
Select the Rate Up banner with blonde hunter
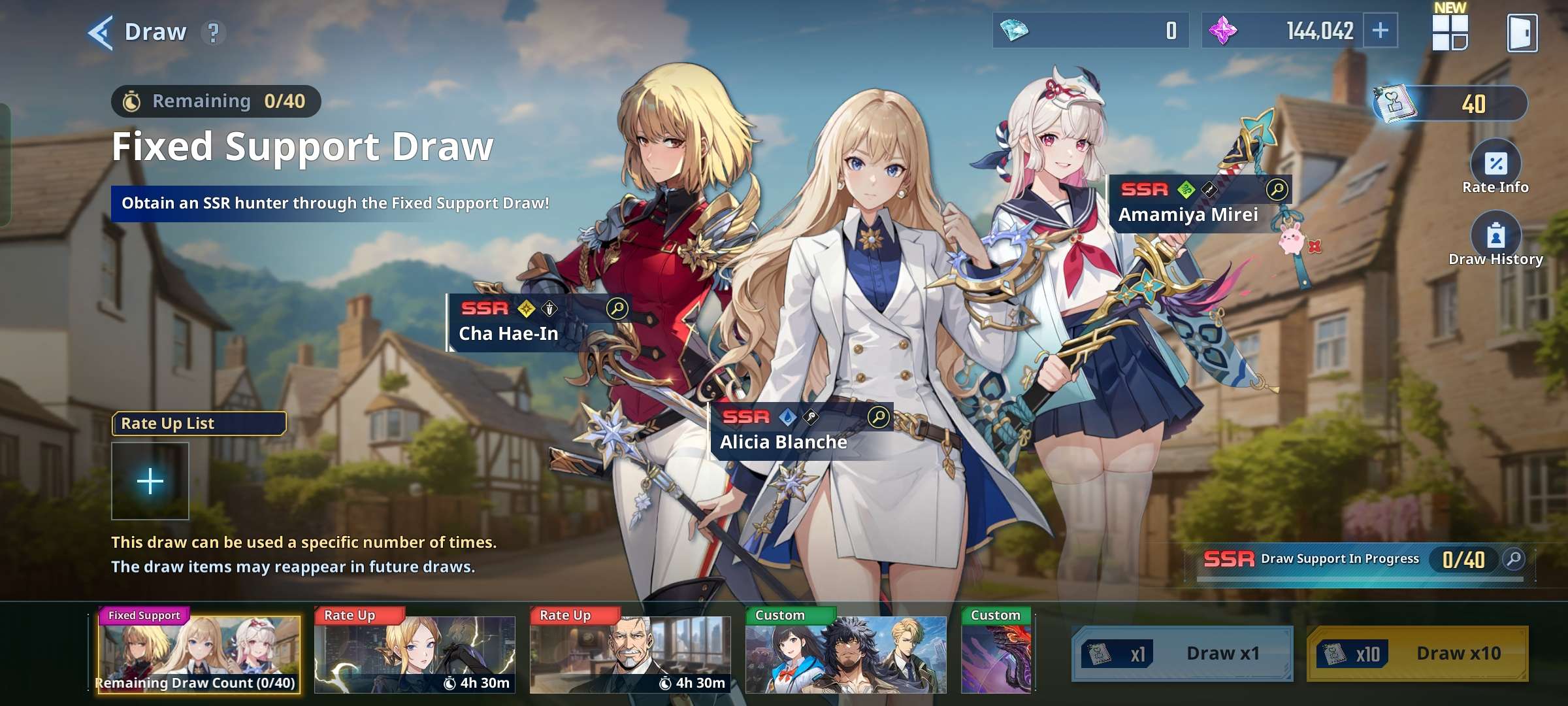(414, 654)
